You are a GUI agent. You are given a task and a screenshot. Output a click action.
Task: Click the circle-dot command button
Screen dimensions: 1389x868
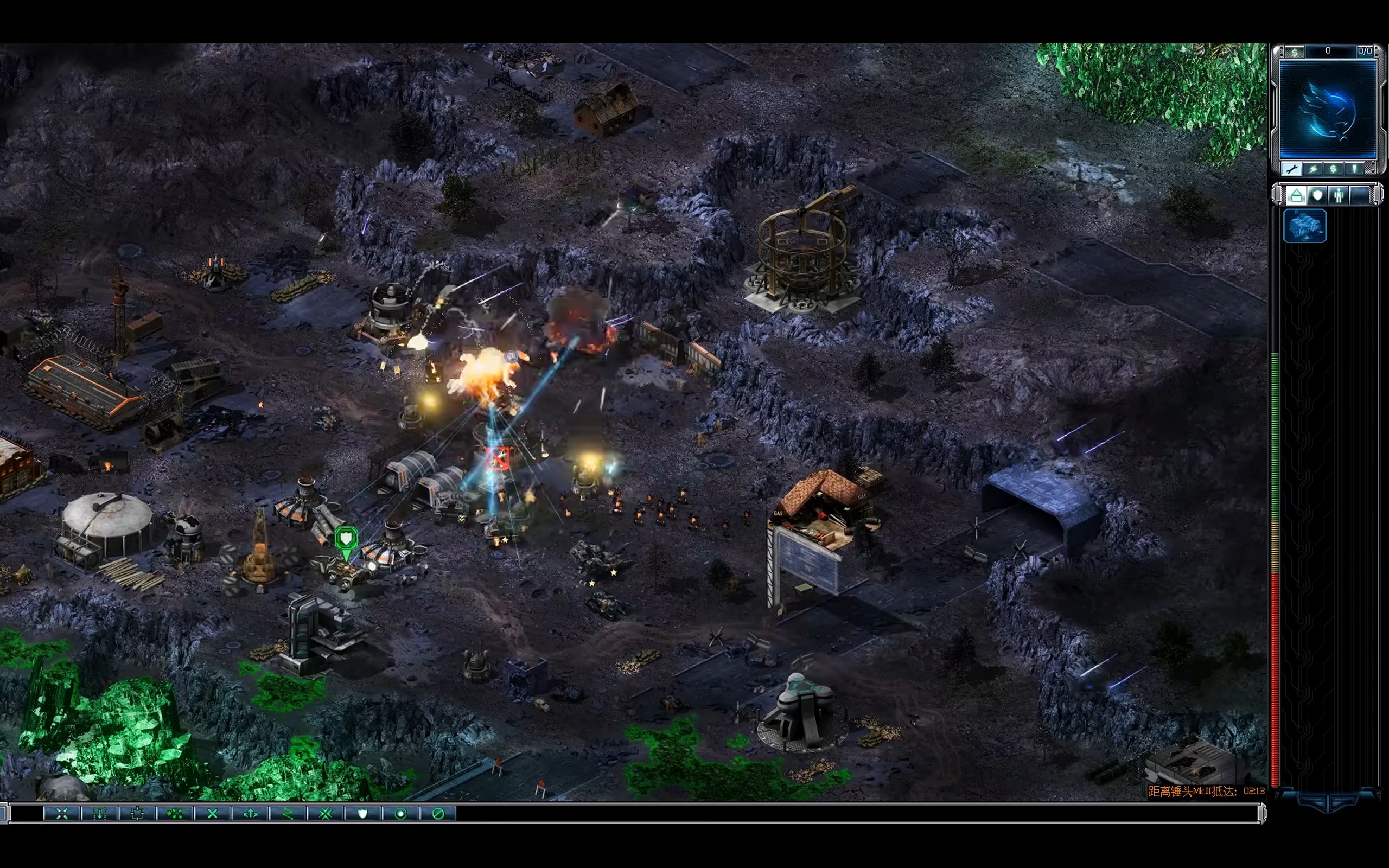400,813
